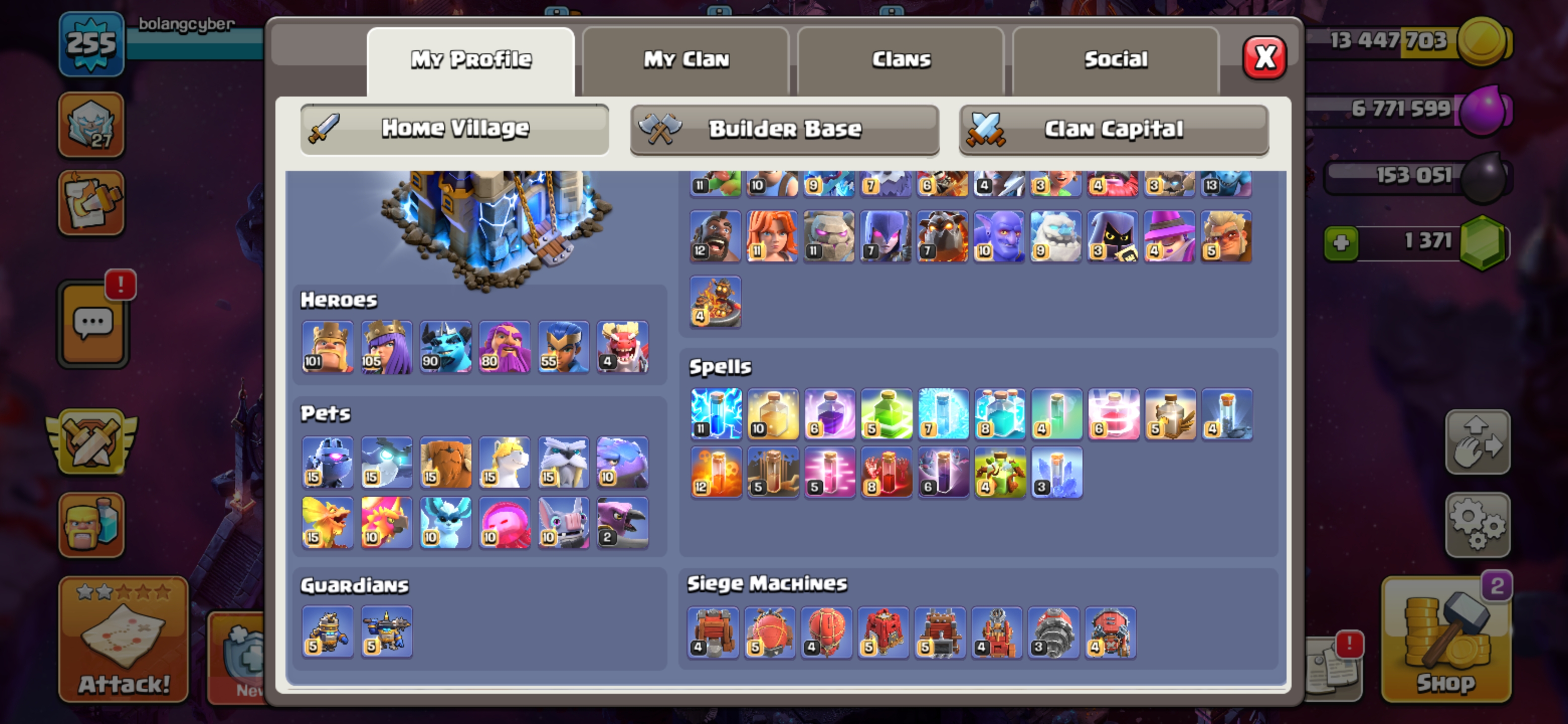Viewport: 1568px width, 724px height.
Task: Switch to the My Clan tab
Action: pyautogui.click(x=686, y=60)
